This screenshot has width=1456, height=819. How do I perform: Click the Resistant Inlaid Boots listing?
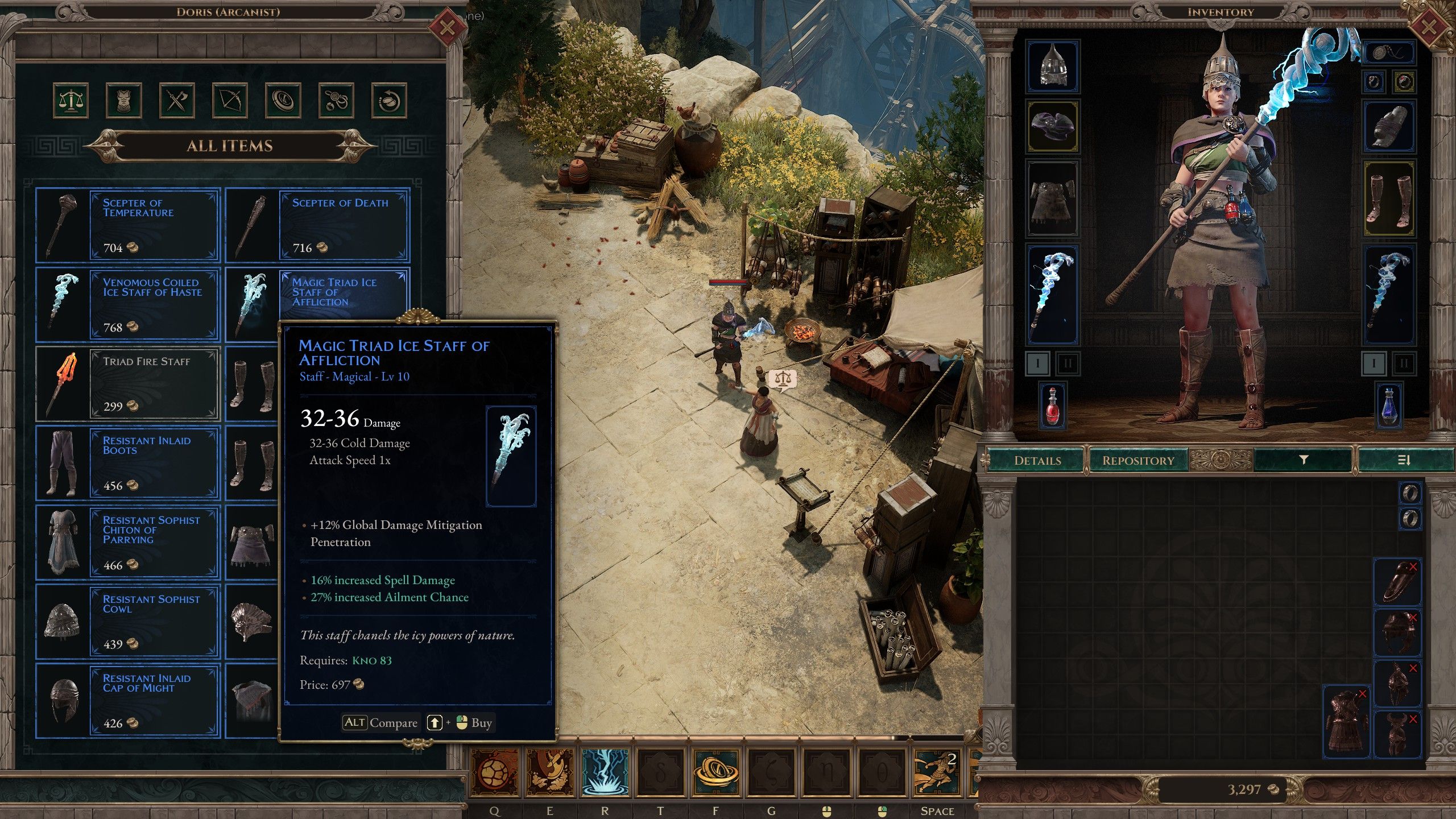(x=128, y=463)
